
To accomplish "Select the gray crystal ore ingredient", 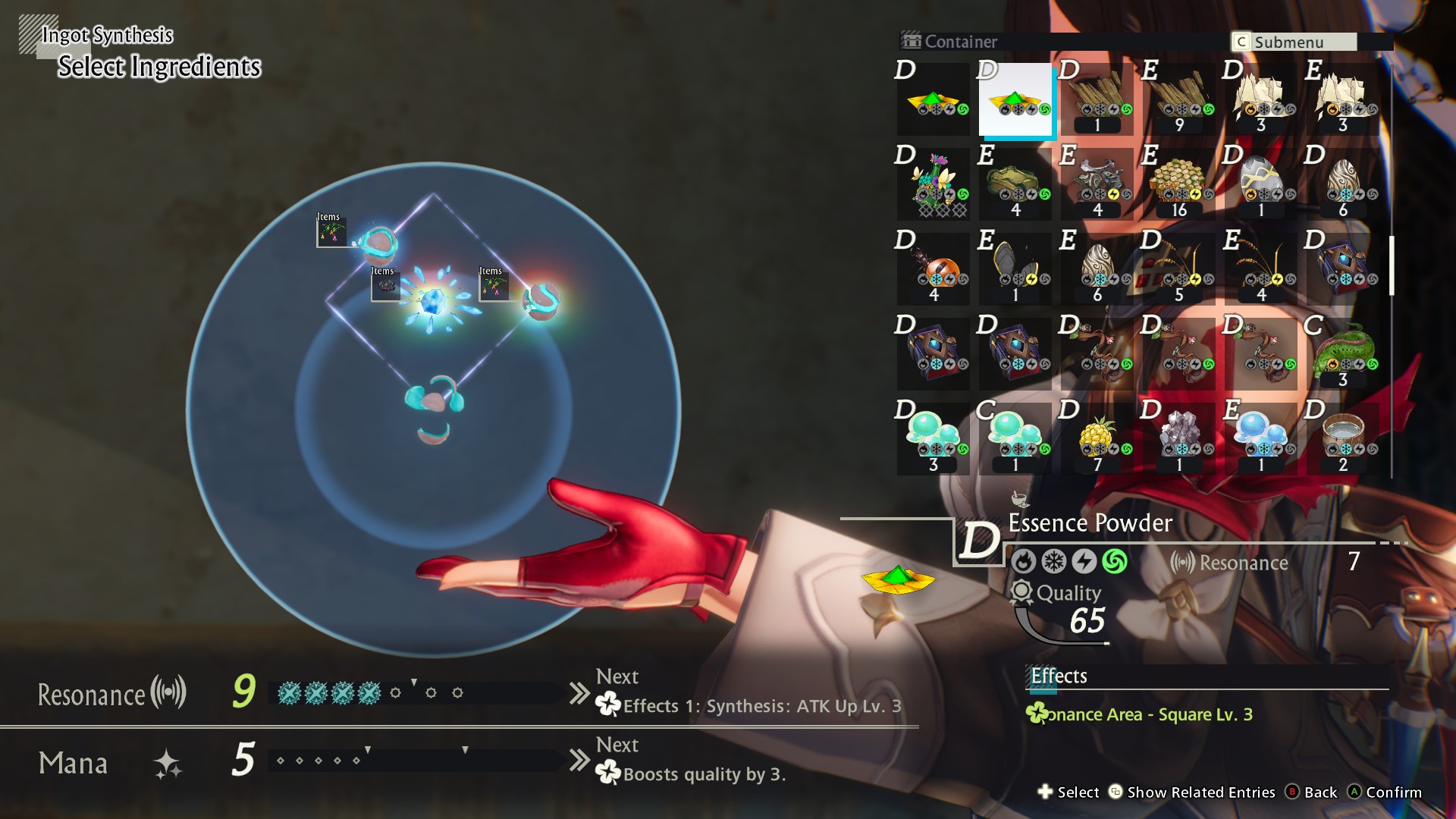I will (1178, 439).
